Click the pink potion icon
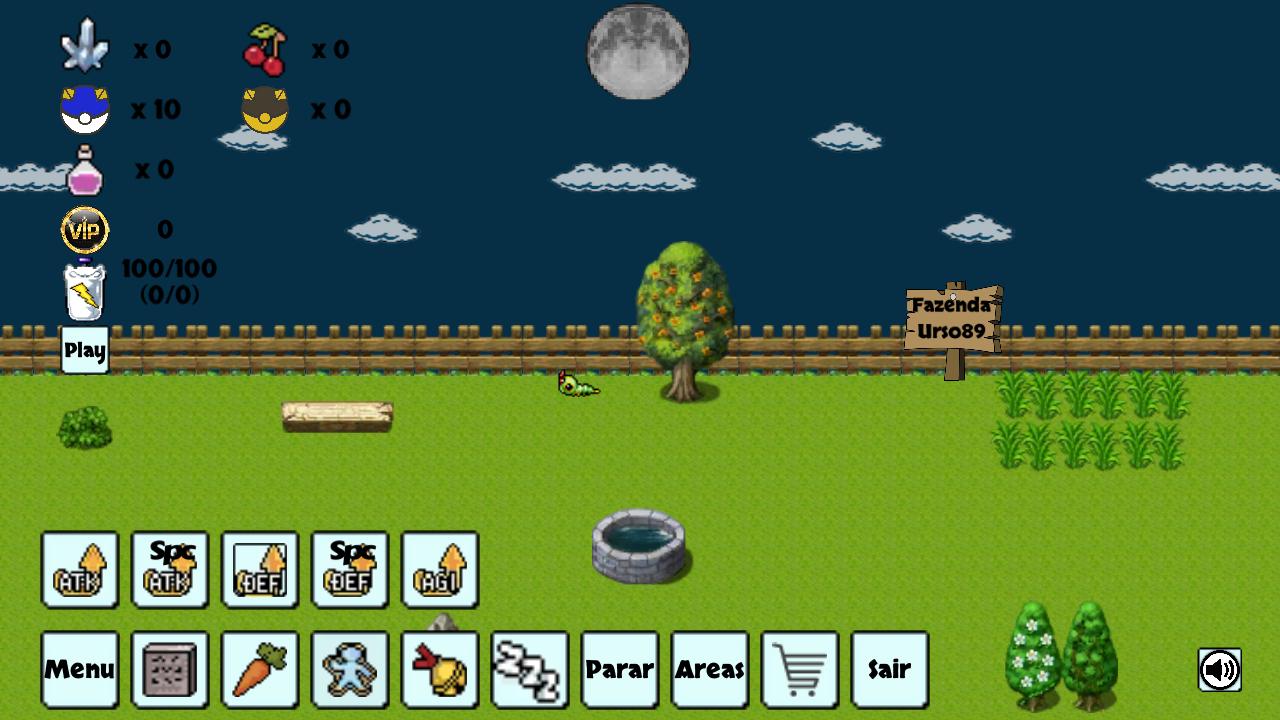 pos(85,169)
